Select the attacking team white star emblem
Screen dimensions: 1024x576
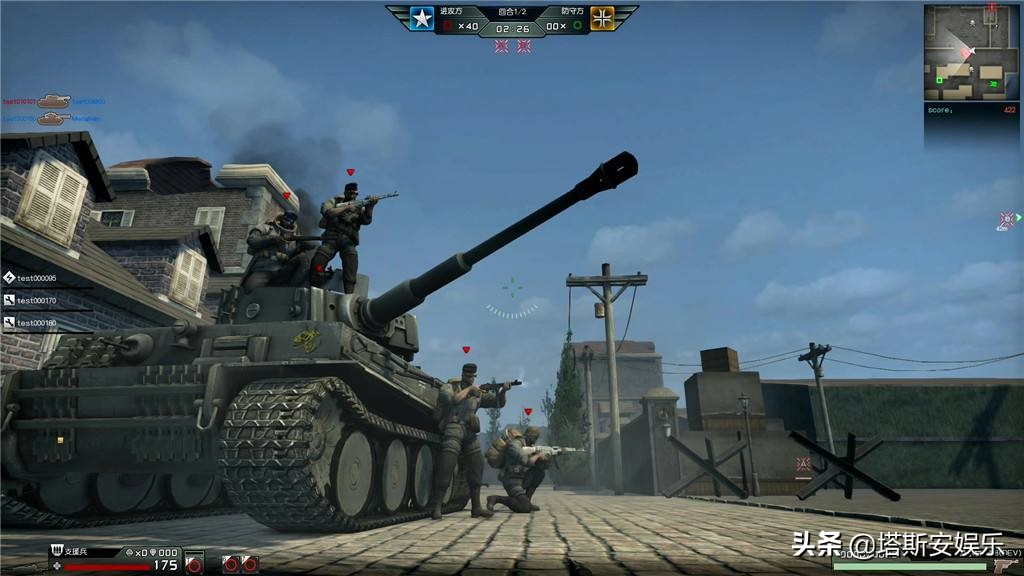[x=422, y=19]
